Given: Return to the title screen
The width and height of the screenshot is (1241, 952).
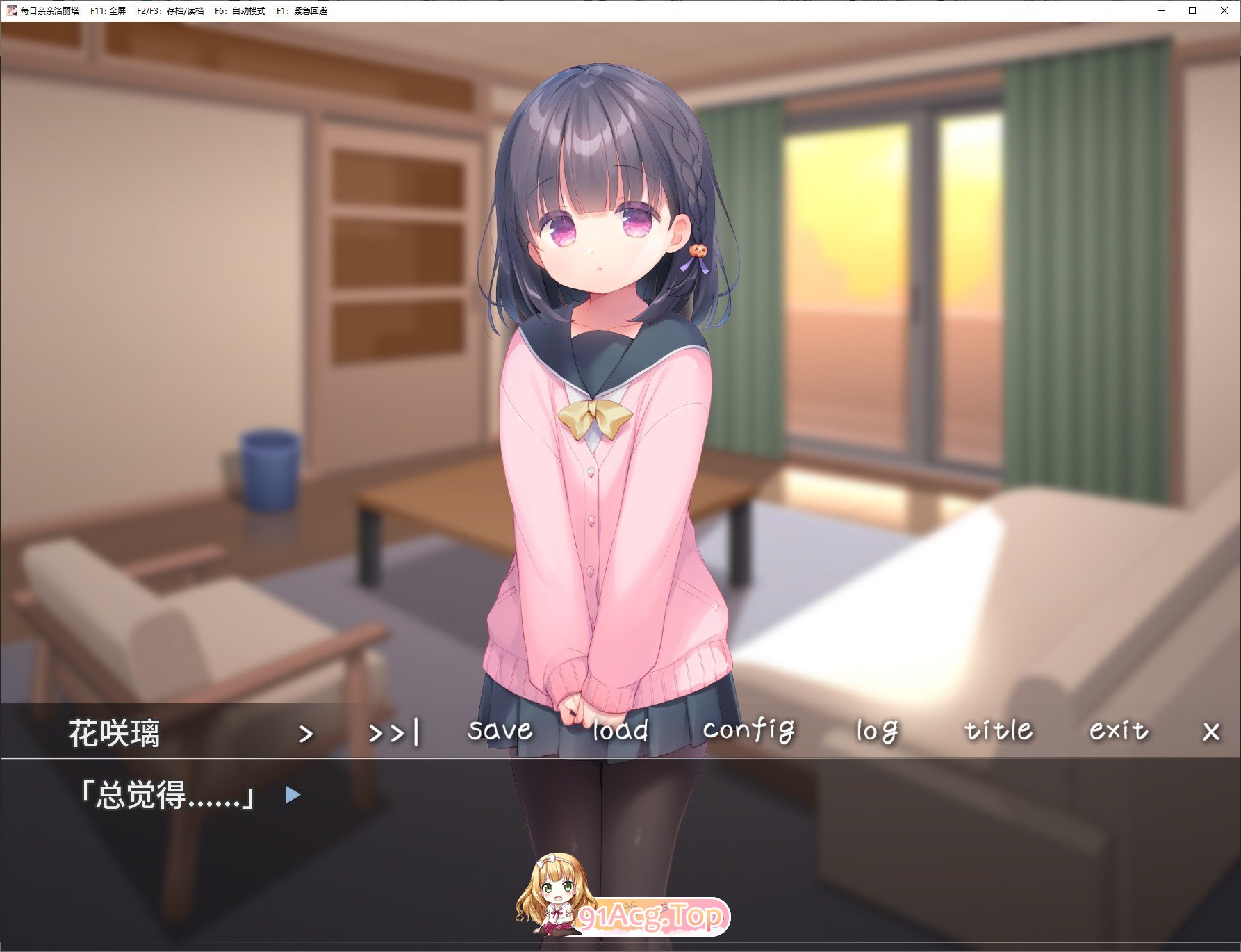Looking at the screenshot, I should tap(998, 730).
